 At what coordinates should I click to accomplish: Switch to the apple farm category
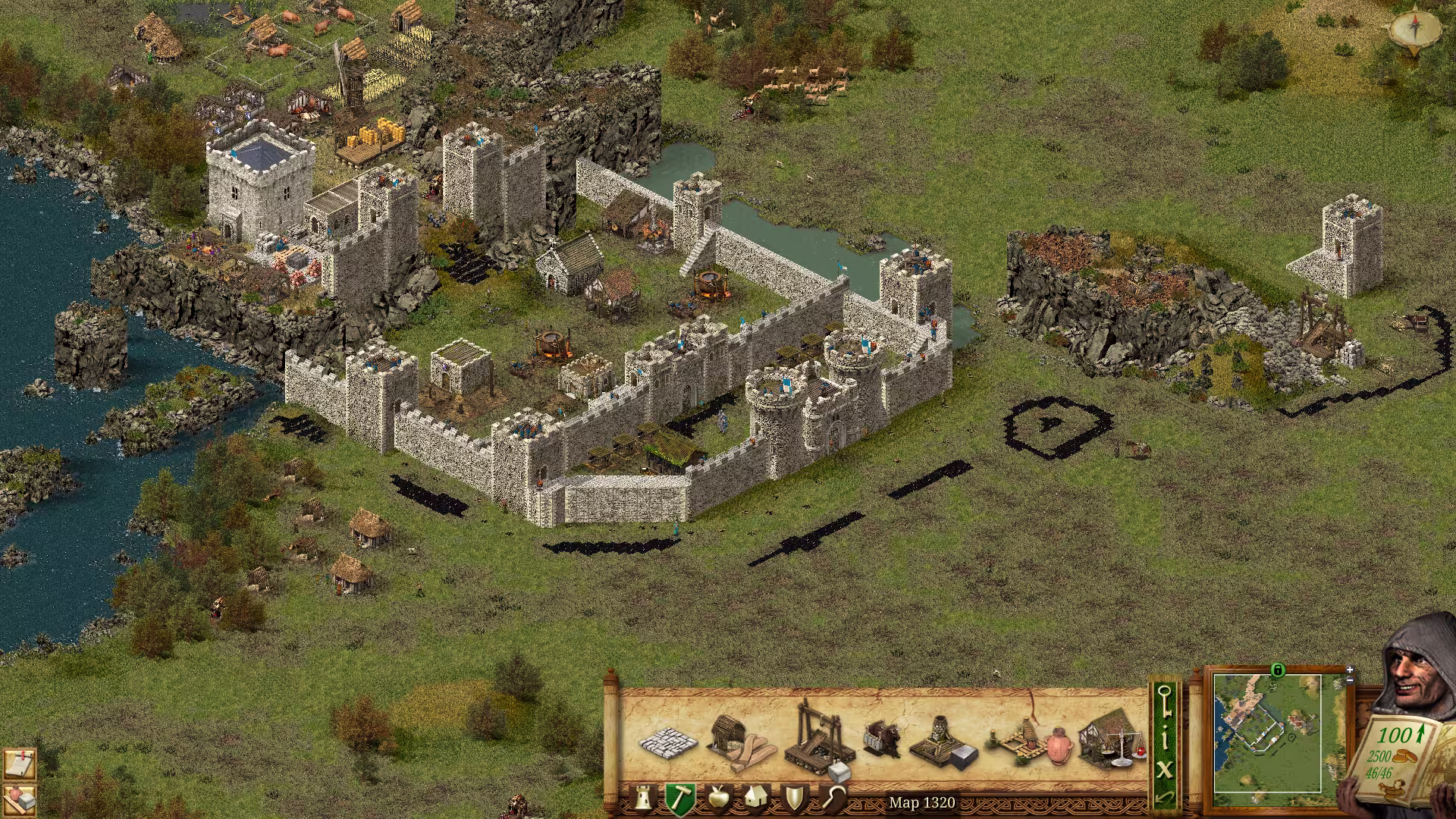717,799
